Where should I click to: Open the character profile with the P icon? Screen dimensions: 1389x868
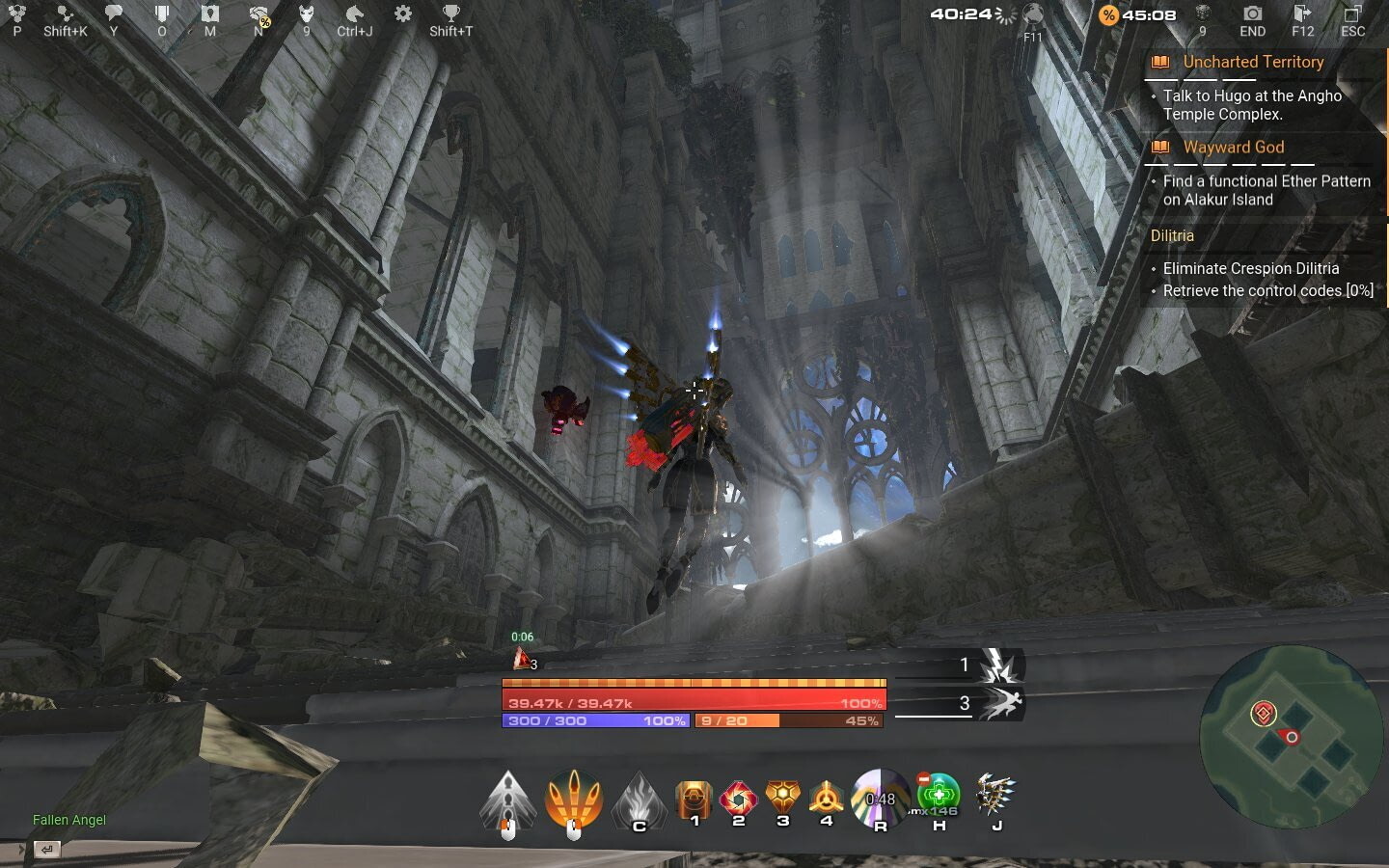[15, 15]
